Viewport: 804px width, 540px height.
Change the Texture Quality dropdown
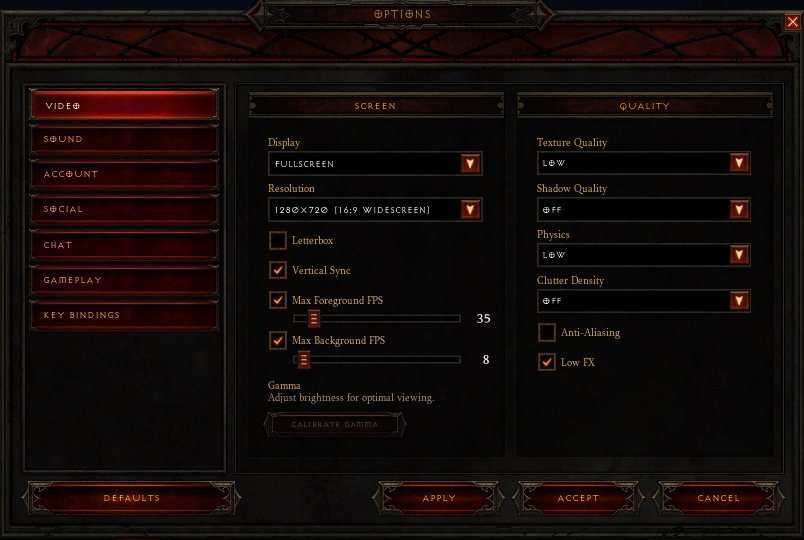pyautogui.click(x=739, y=163)
